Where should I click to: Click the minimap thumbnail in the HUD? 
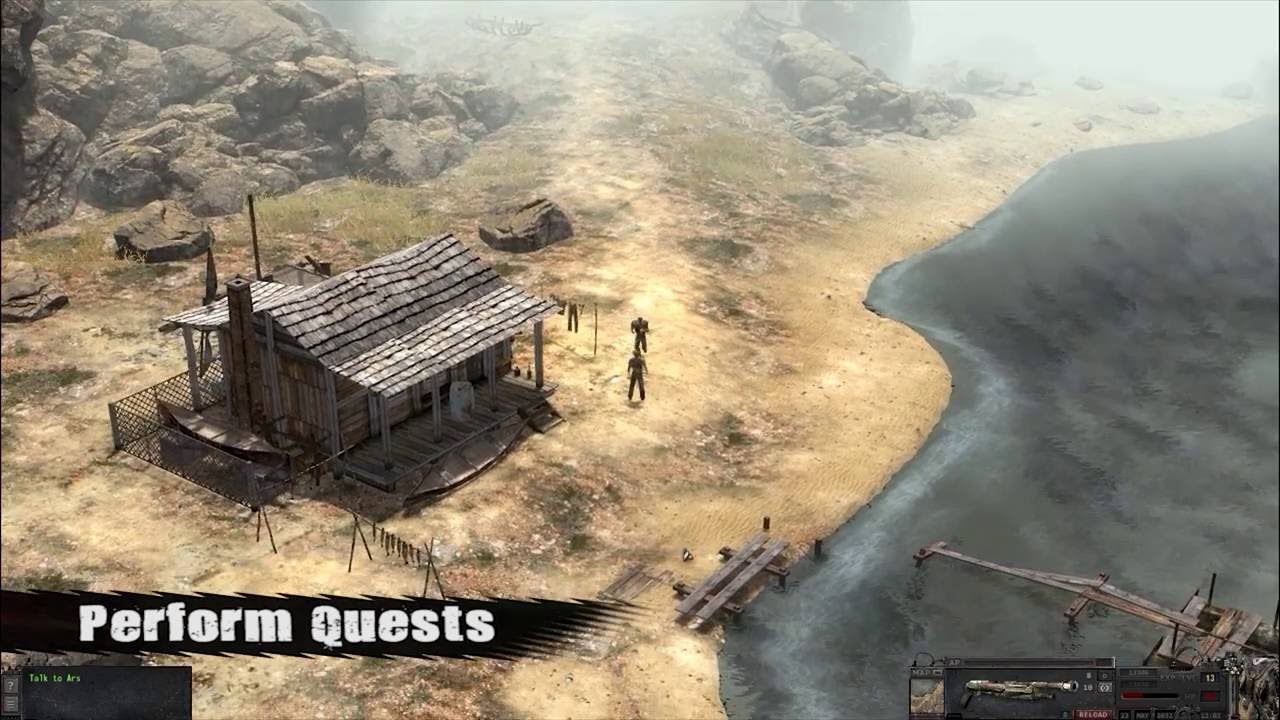[925, 693]
